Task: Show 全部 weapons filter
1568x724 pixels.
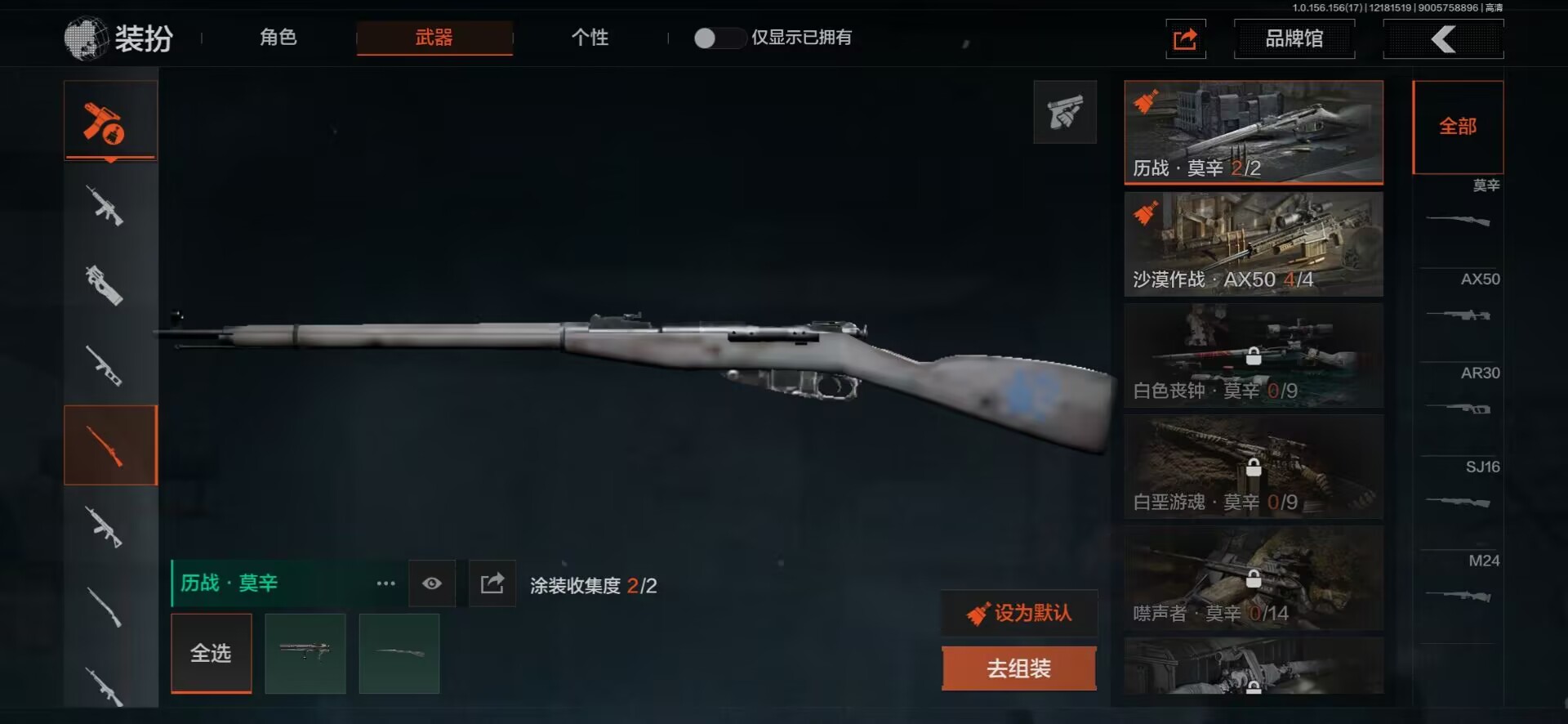Action: 1457,127
